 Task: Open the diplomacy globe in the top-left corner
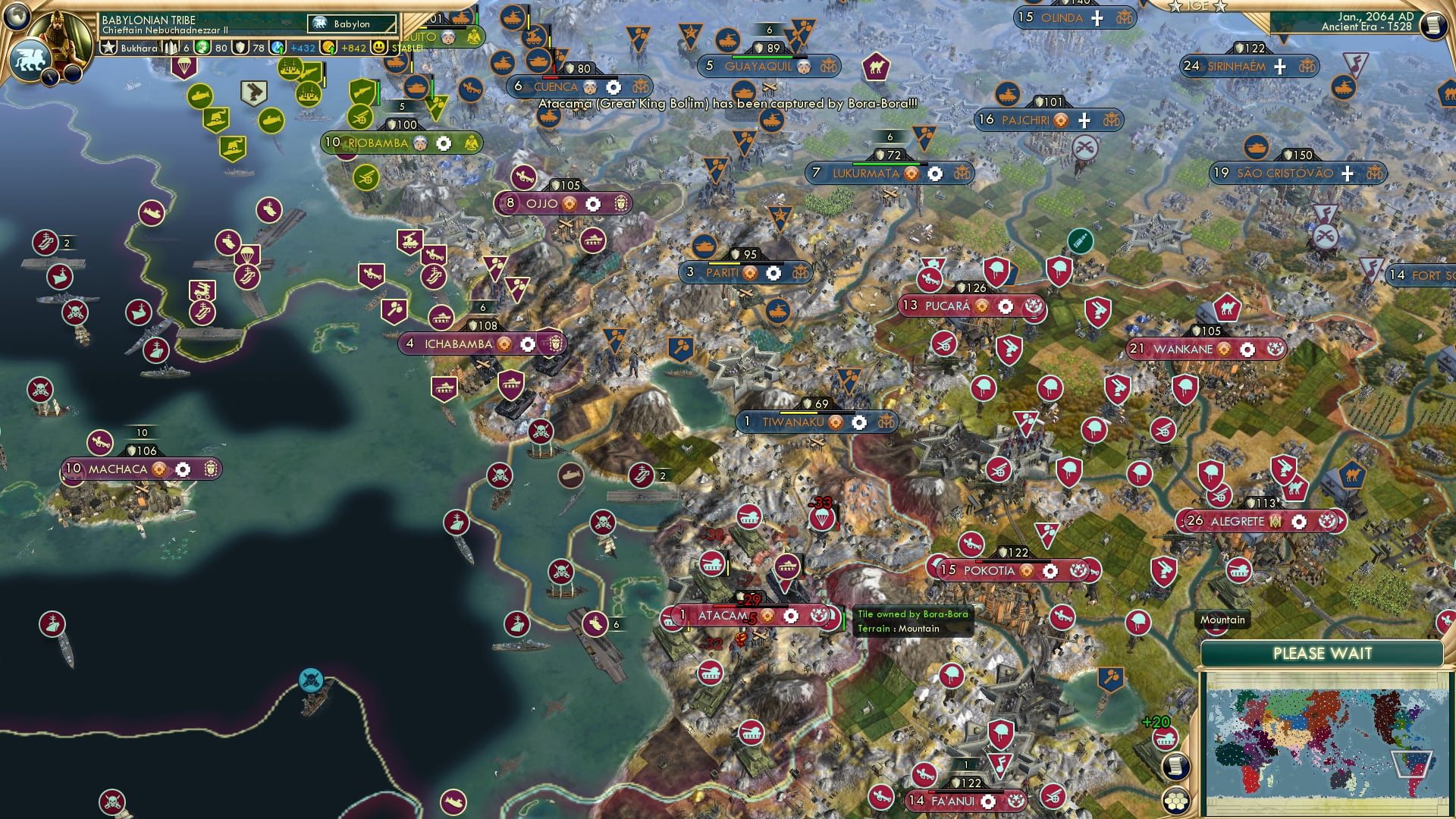click(x=15, y=16)
